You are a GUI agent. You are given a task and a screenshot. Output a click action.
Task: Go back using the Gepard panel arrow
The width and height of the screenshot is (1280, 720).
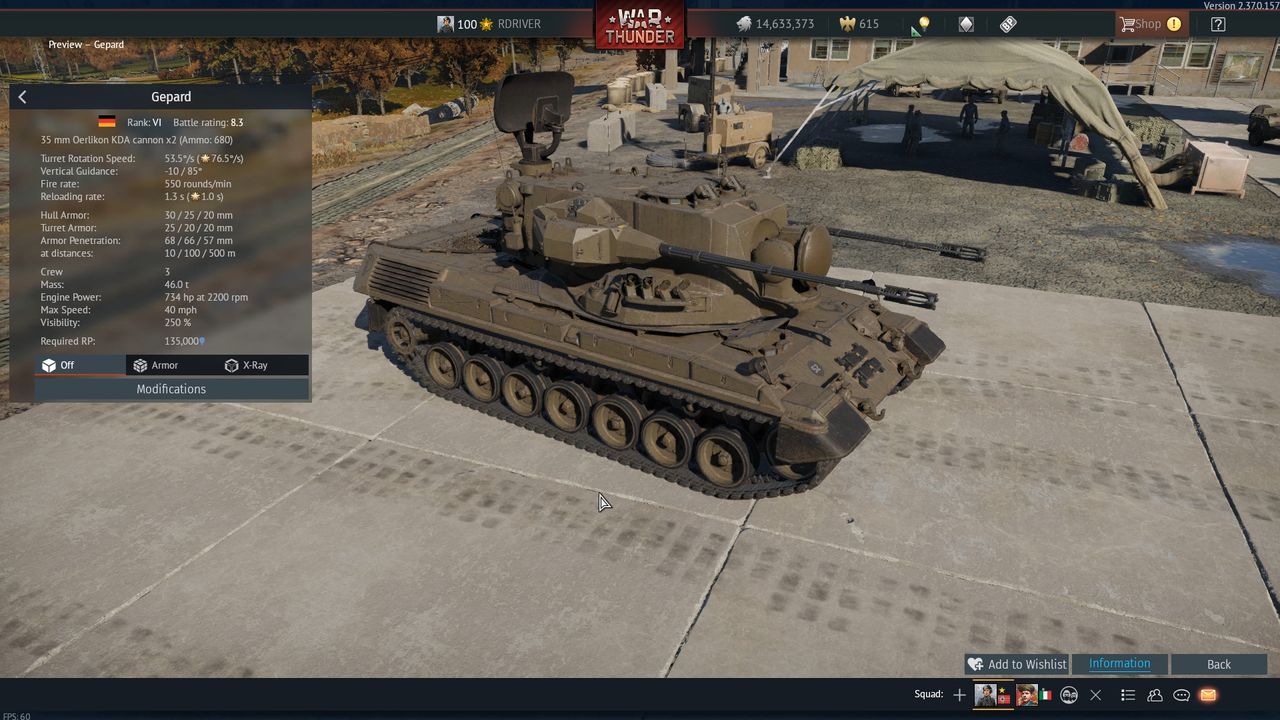point(22,97)
